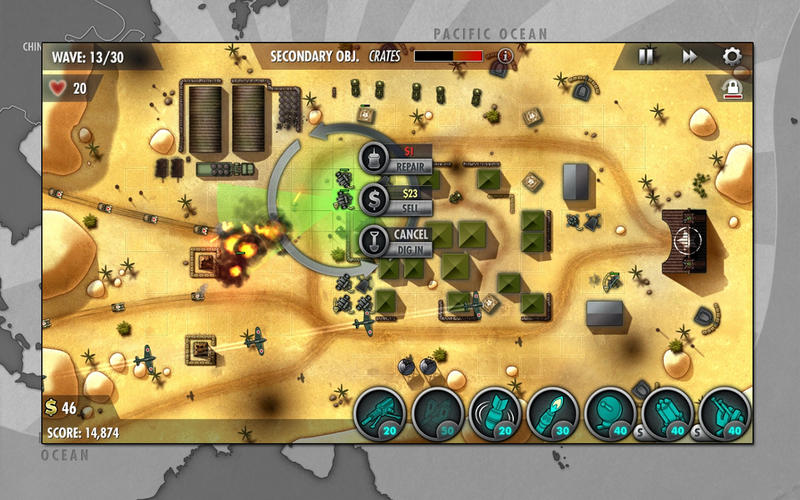Open the settings gear menu
Image resolution: width=800 pixels, height=500 pixels.
[732, 56]
